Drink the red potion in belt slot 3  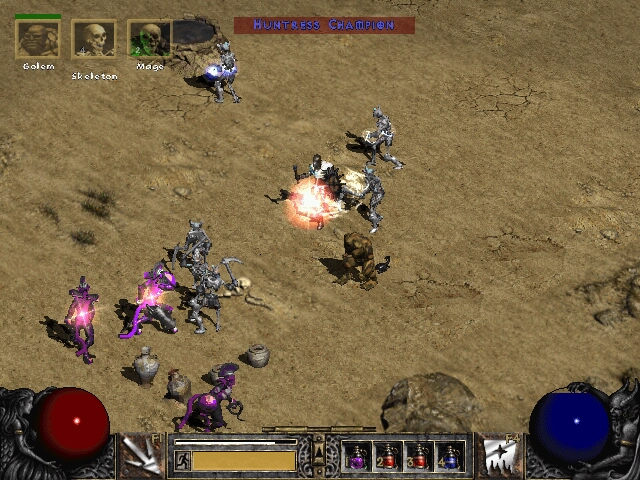[x=418, y=457]
